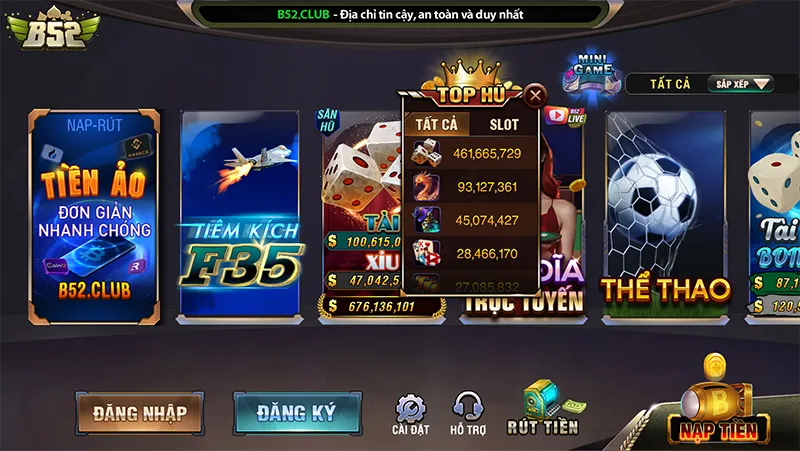Open the Rút Tiền withdrawal

point(543,410)
